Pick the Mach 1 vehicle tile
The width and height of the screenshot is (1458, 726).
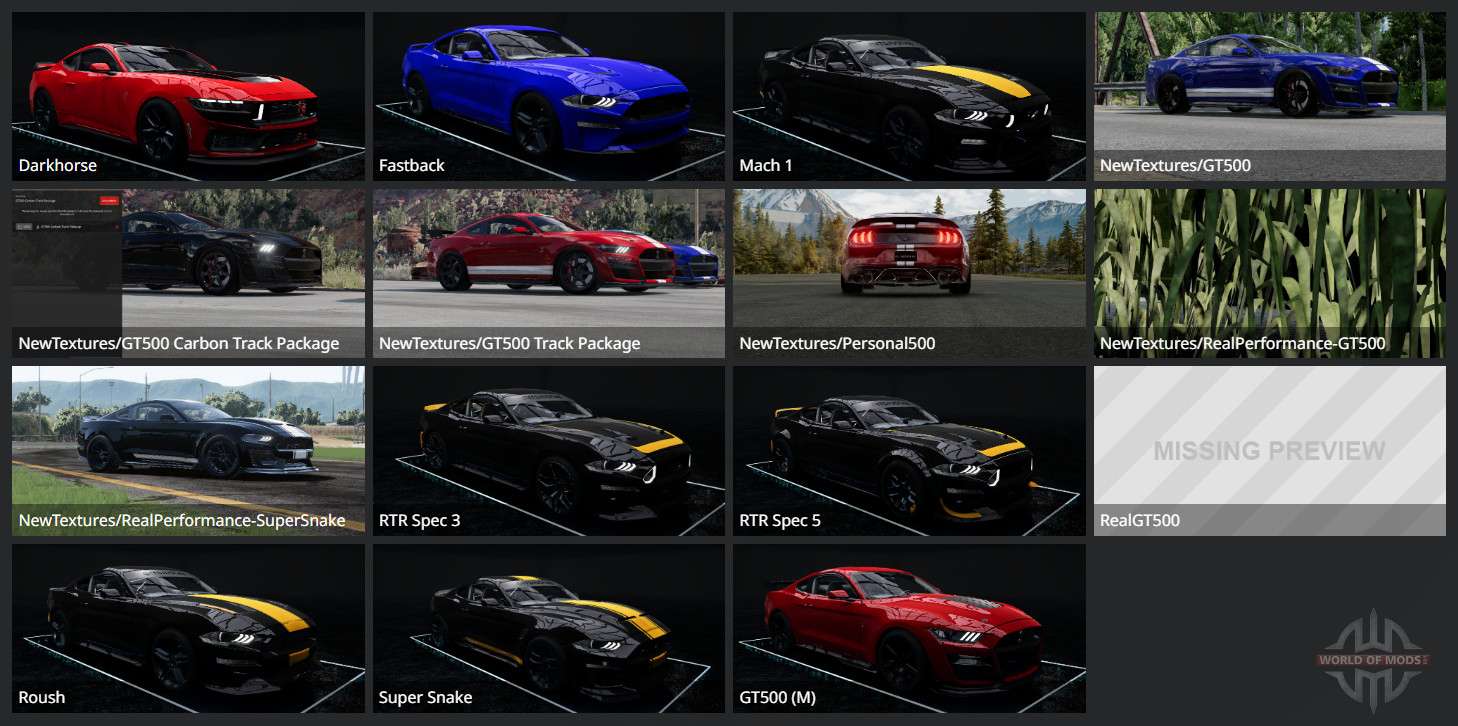pos(909,96)
